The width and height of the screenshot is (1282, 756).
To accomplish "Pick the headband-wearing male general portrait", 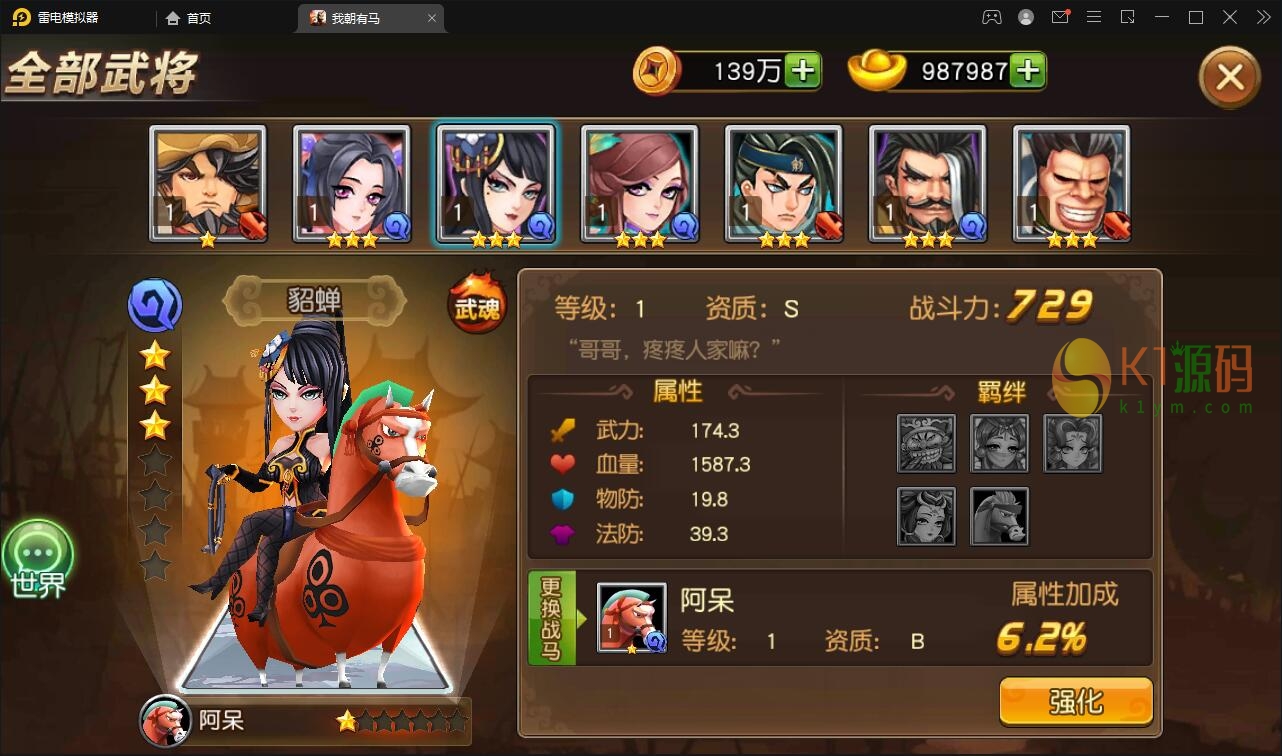I will pyautogui.click(x=784, y=184).
